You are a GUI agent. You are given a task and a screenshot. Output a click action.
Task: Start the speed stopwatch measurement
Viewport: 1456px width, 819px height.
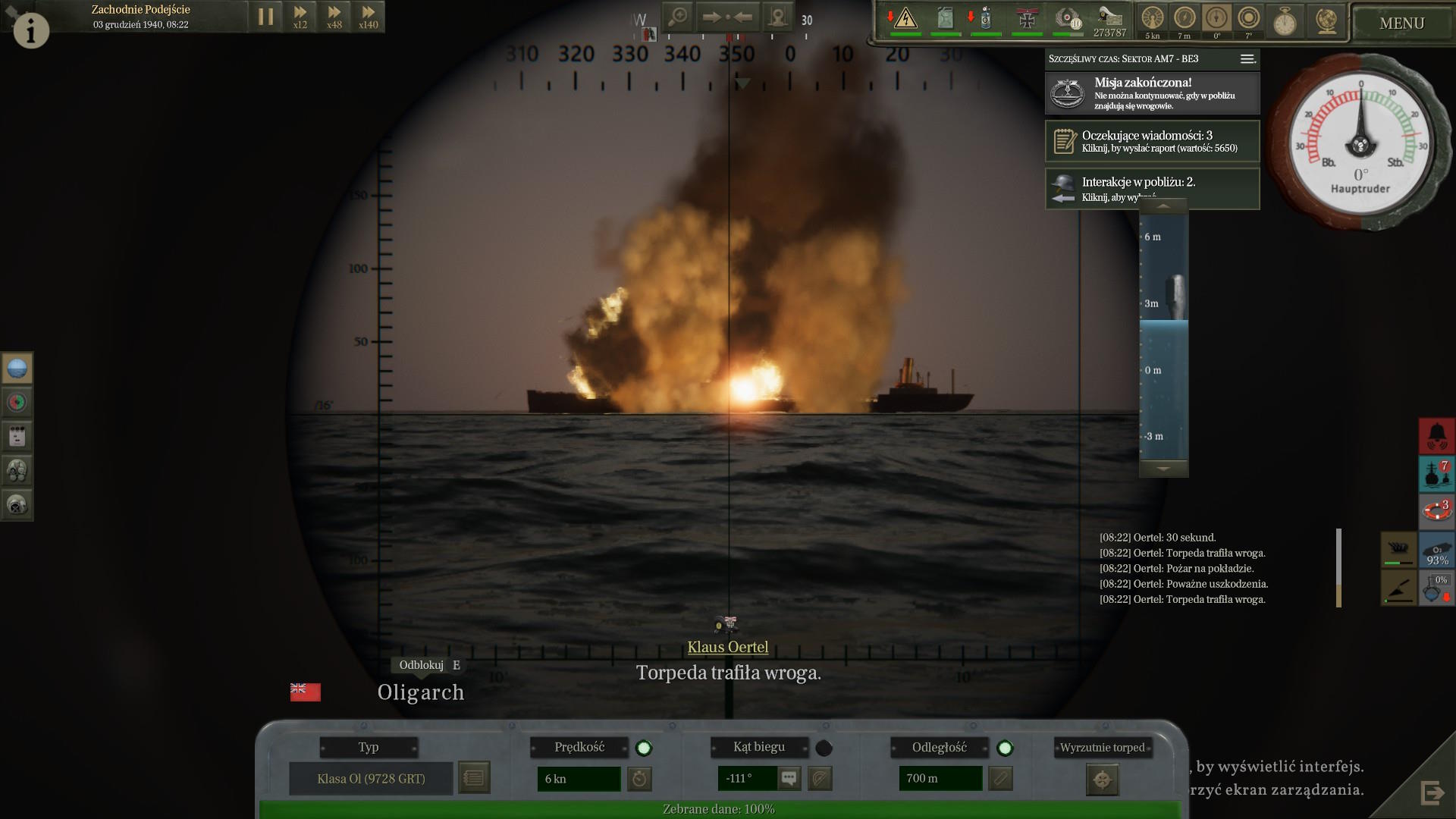(x=640, y=779)
